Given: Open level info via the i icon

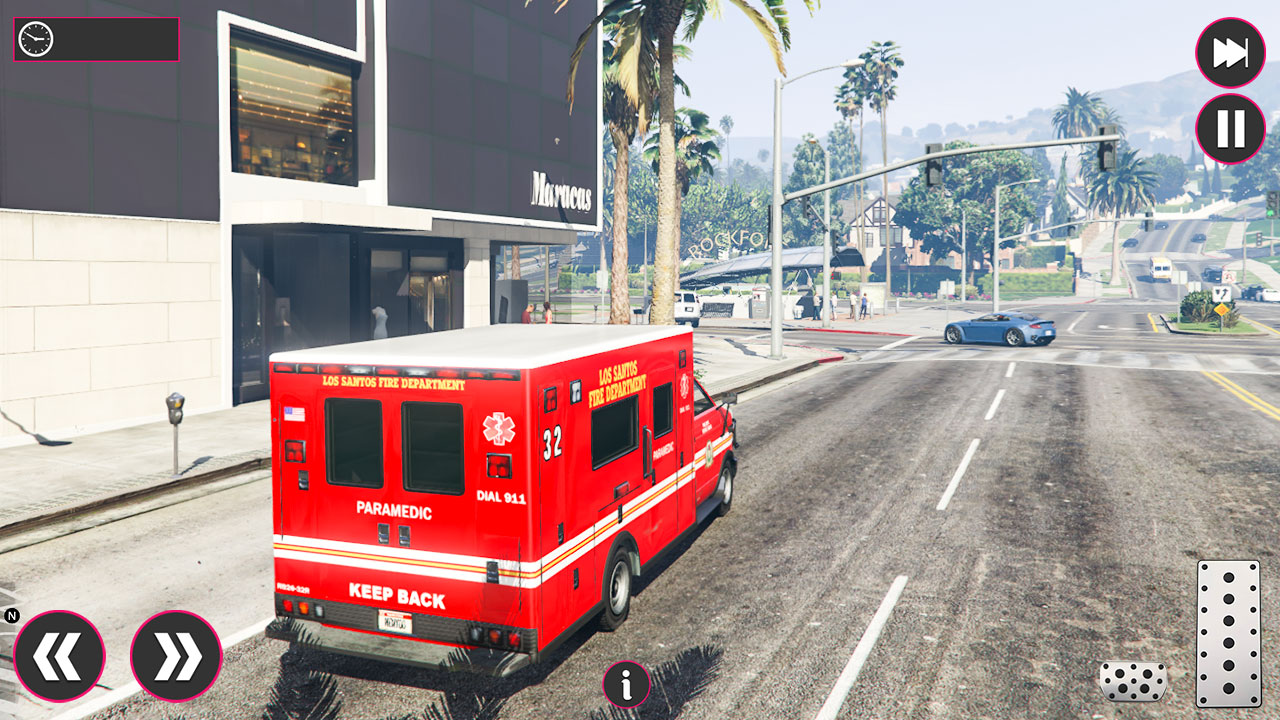Looking at the screenshot, I should tap(627, 686).
